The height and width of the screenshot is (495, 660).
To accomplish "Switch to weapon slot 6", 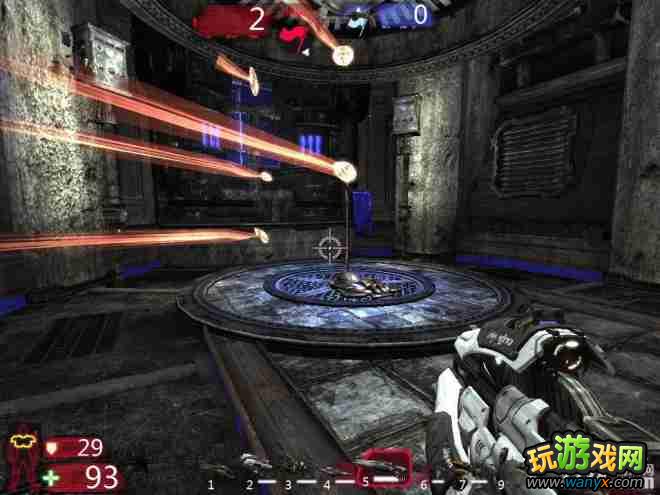I will tap(423, 482).
